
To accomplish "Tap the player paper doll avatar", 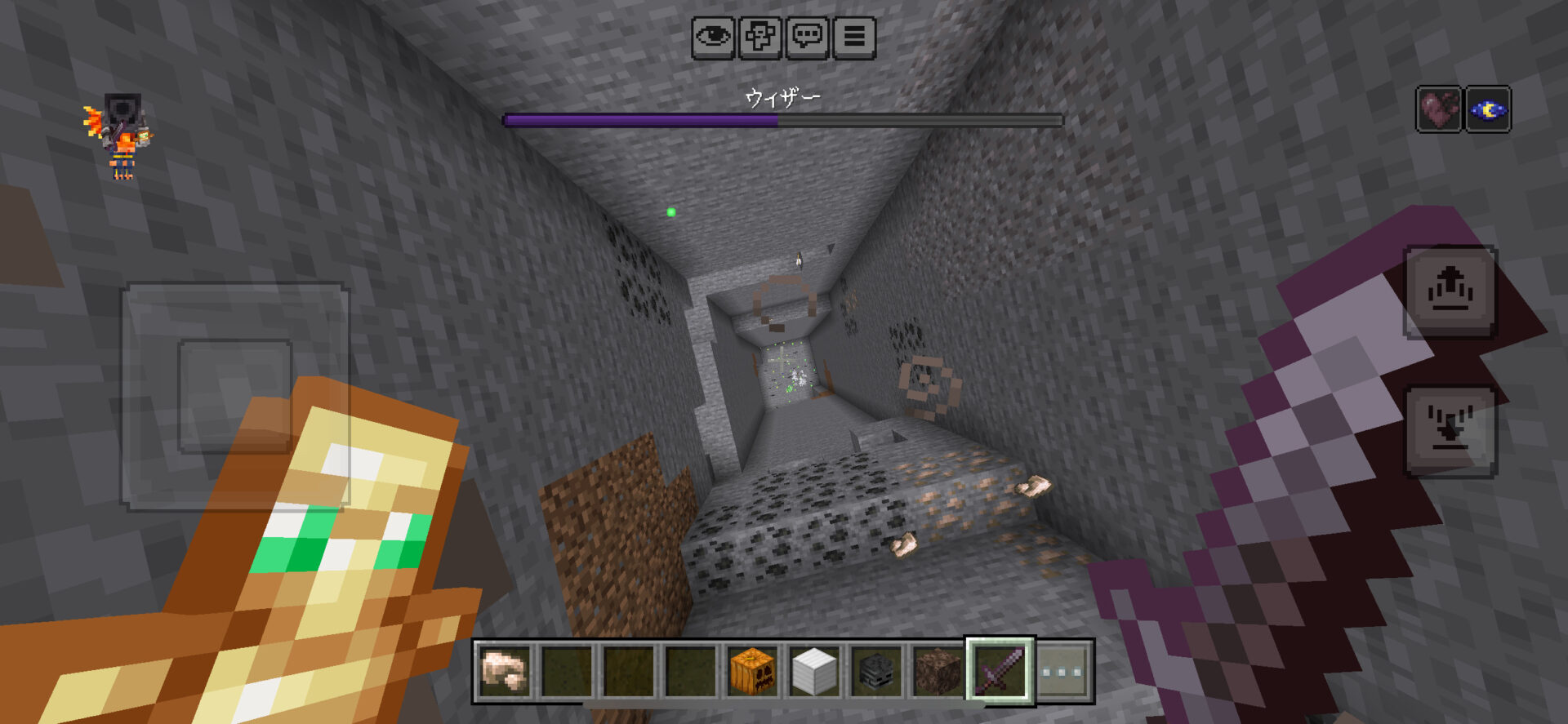I will 121,136.
